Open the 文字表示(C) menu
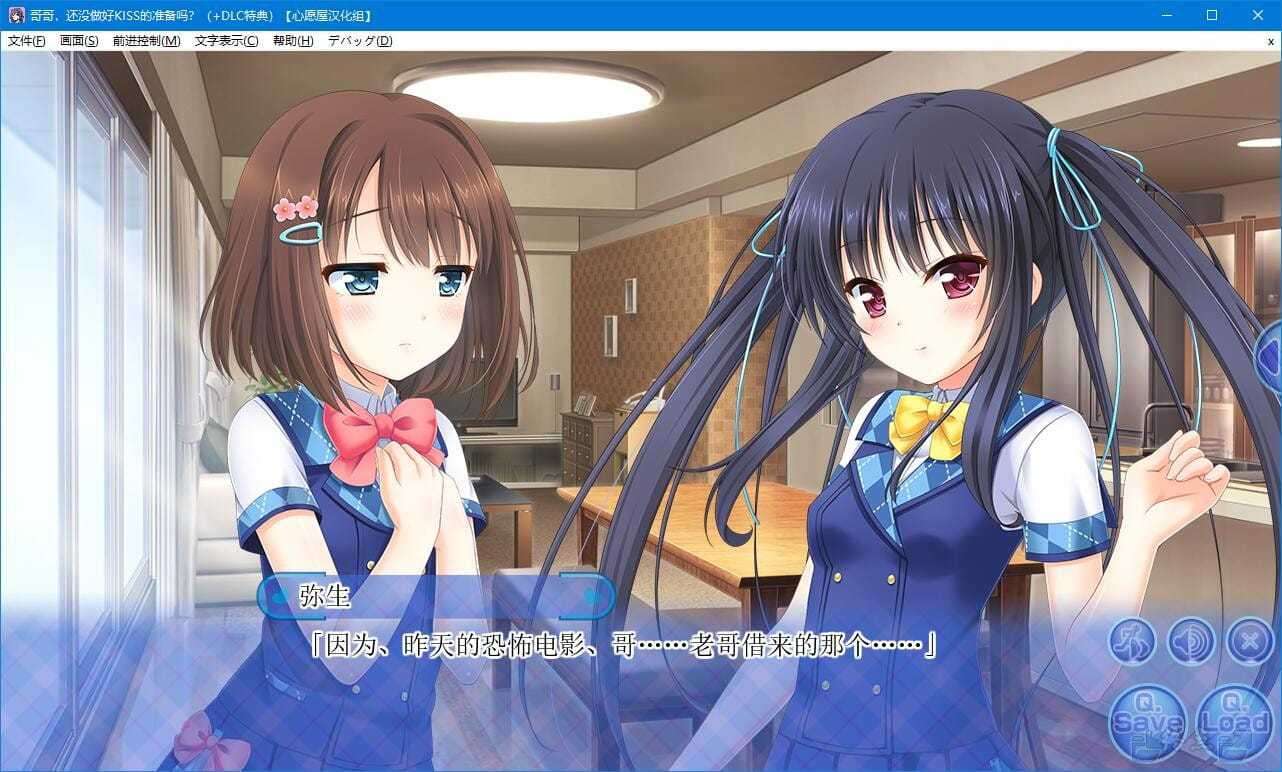 (226, 41)
